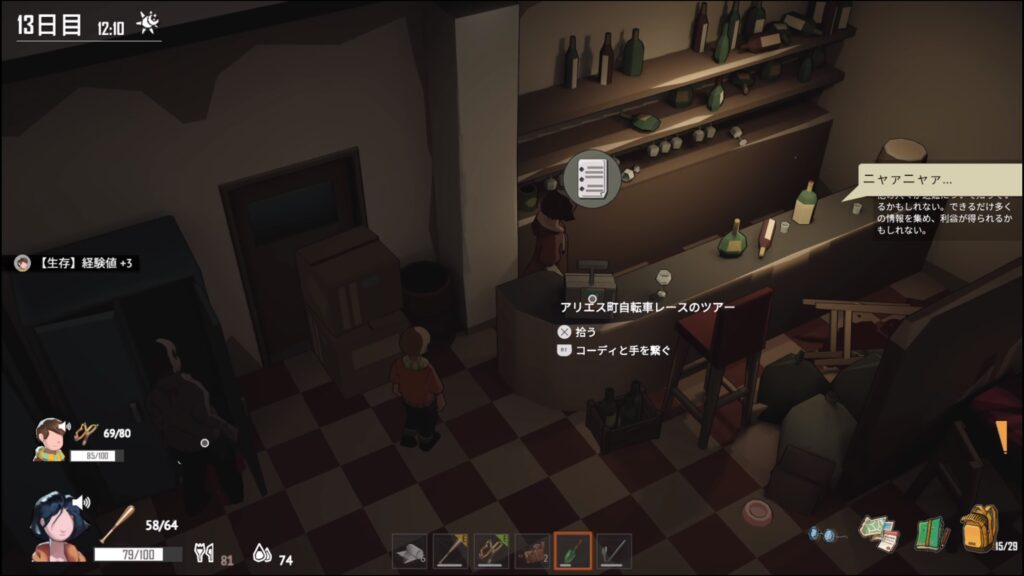The height and width of the screenshot is (576, 1024).
Task: Select the brown item slot with count 2
Action: (533, 551)
